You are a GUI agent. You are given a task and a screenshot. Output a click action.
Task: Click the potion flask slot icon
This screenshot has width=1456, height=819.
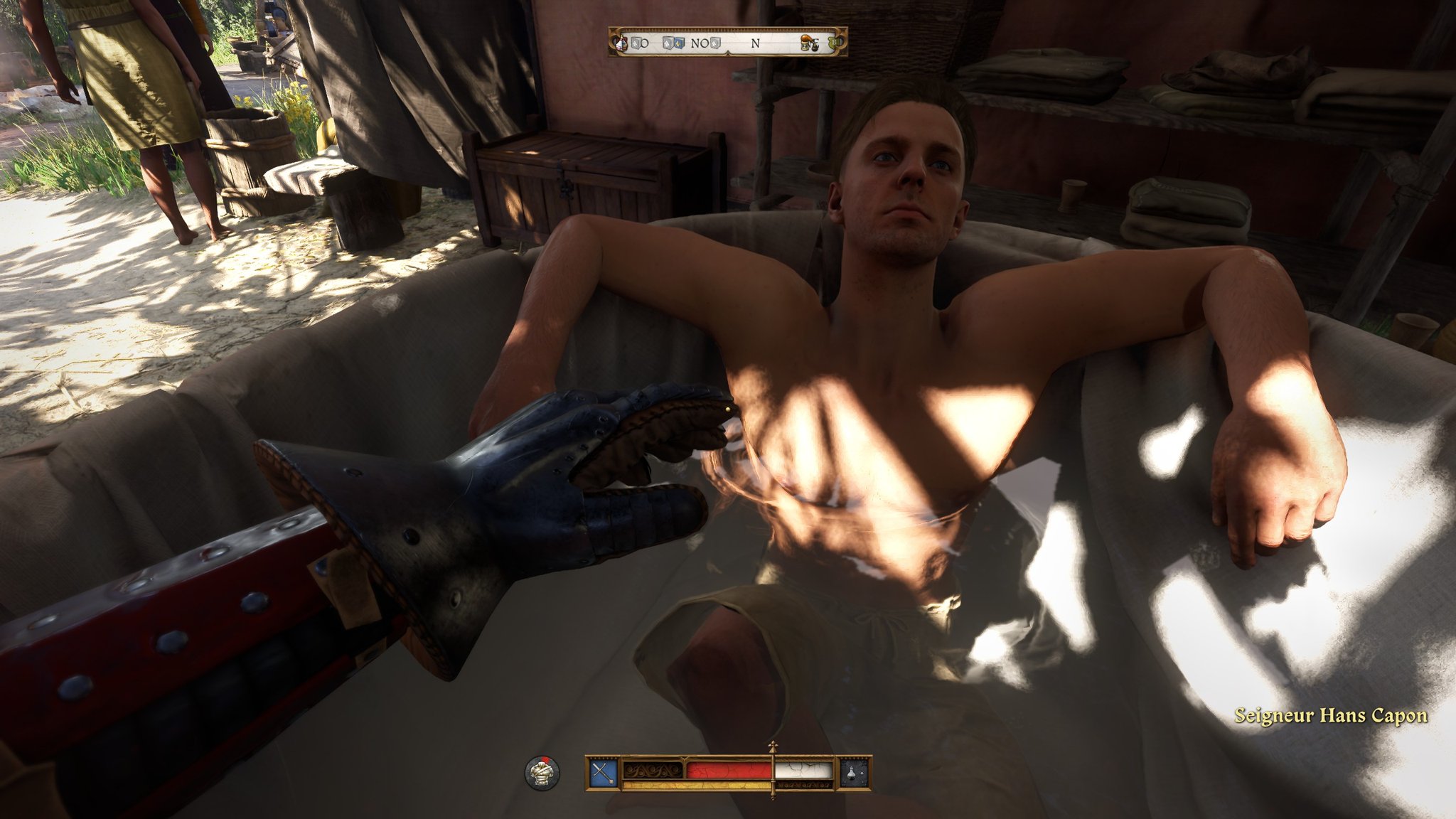click(854, 773)
